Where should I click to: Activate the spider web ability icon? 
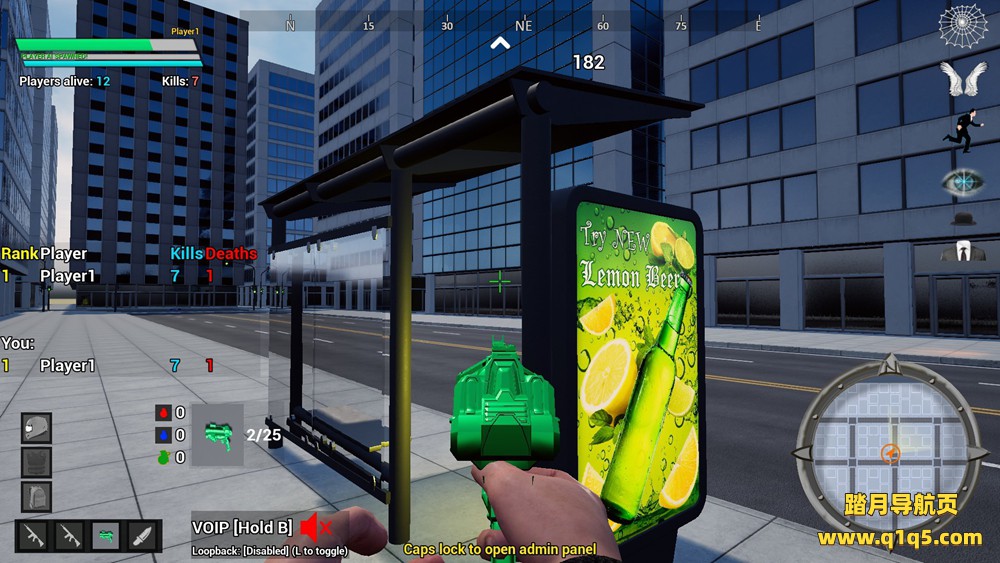pyautogui.click(x=963, y=27)
